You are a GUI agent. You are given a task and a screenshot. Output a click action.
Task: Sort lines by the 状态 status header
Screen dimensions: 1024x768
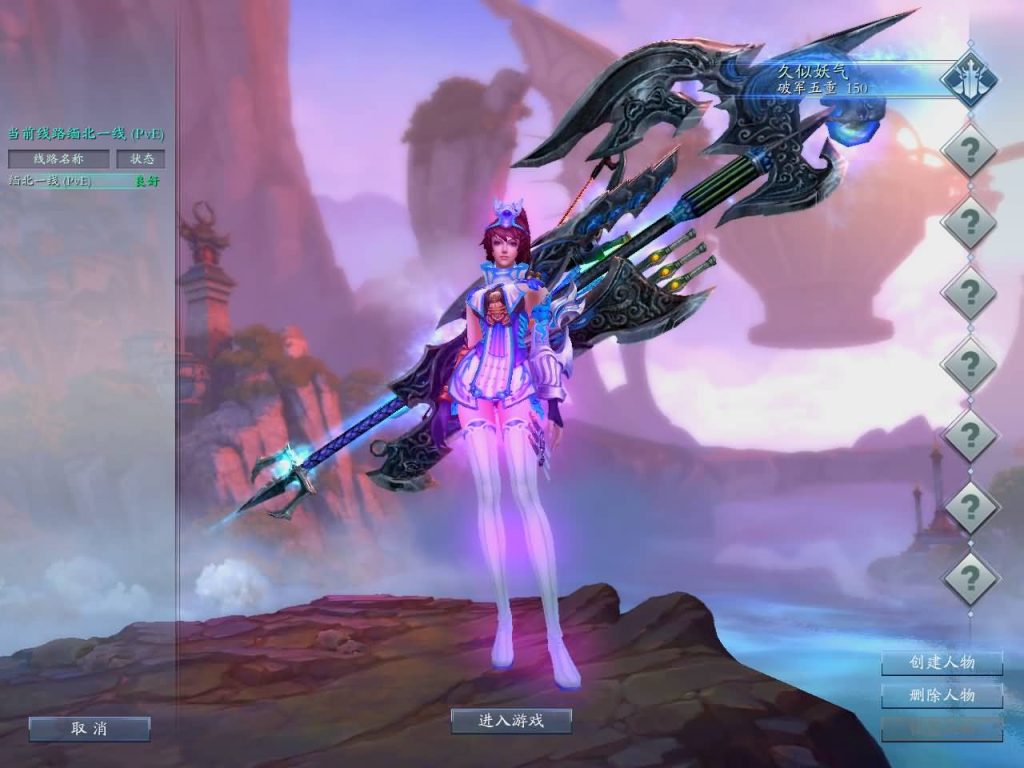pyautogui.click(x=141, y=159)
